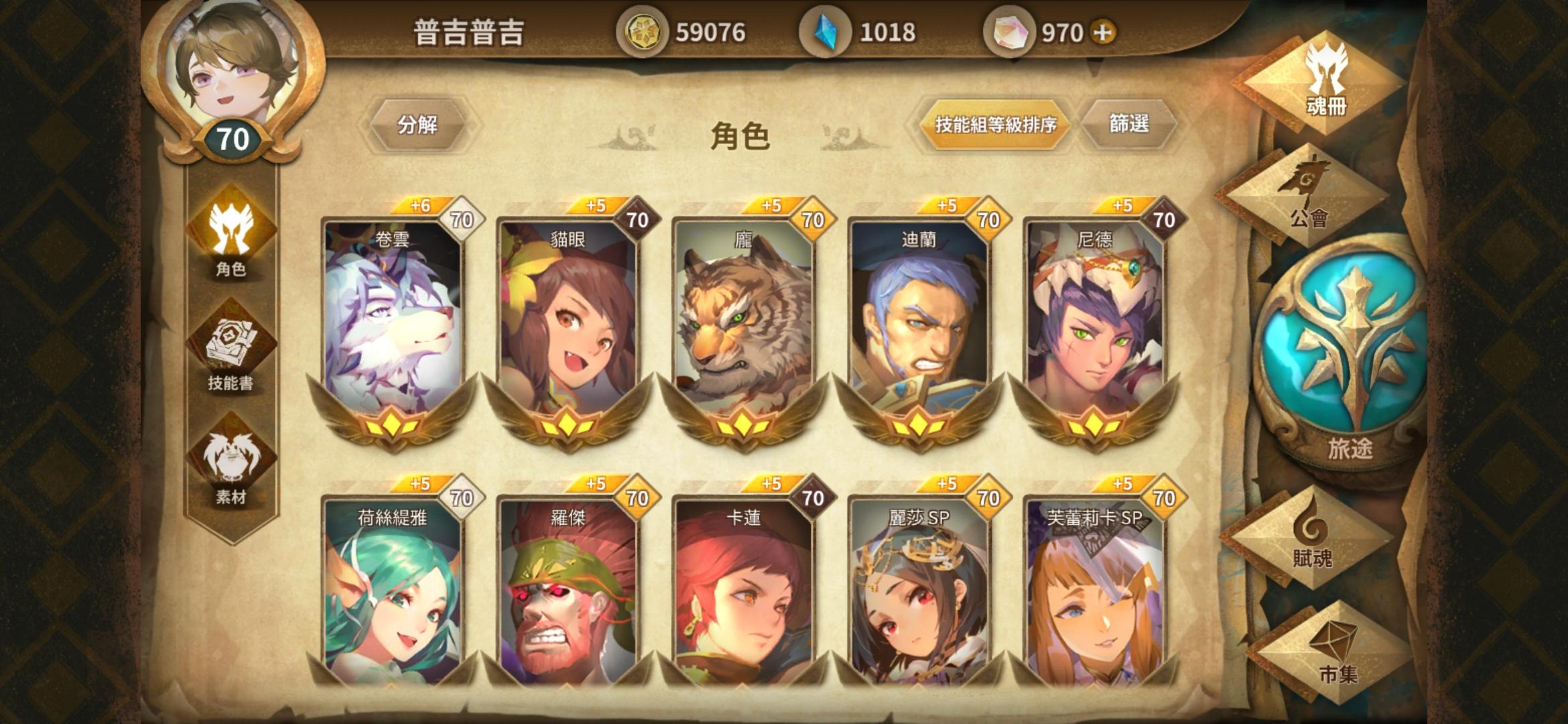1568x724 pixels.
Task: Tap the plus button beside 970 crystals
Action: click(1102, 29)
